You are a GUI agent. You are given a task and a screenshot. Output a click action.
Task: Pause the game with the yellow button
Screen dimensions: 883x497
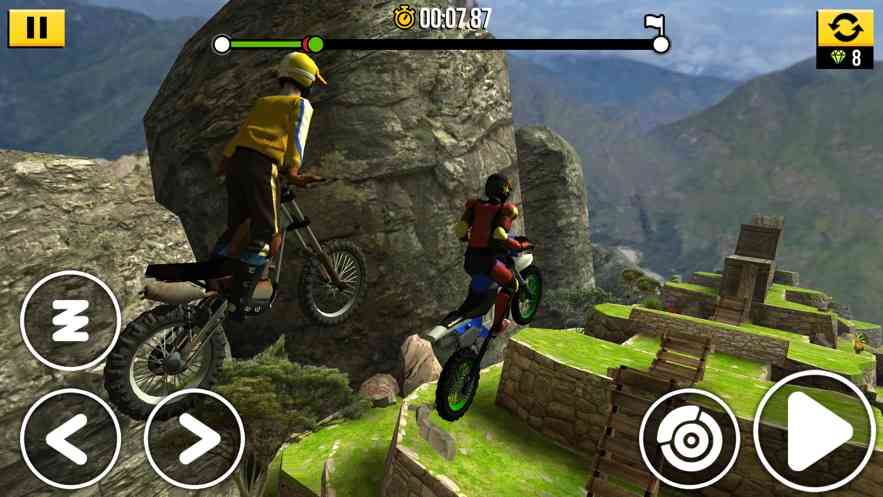point(36,28)
